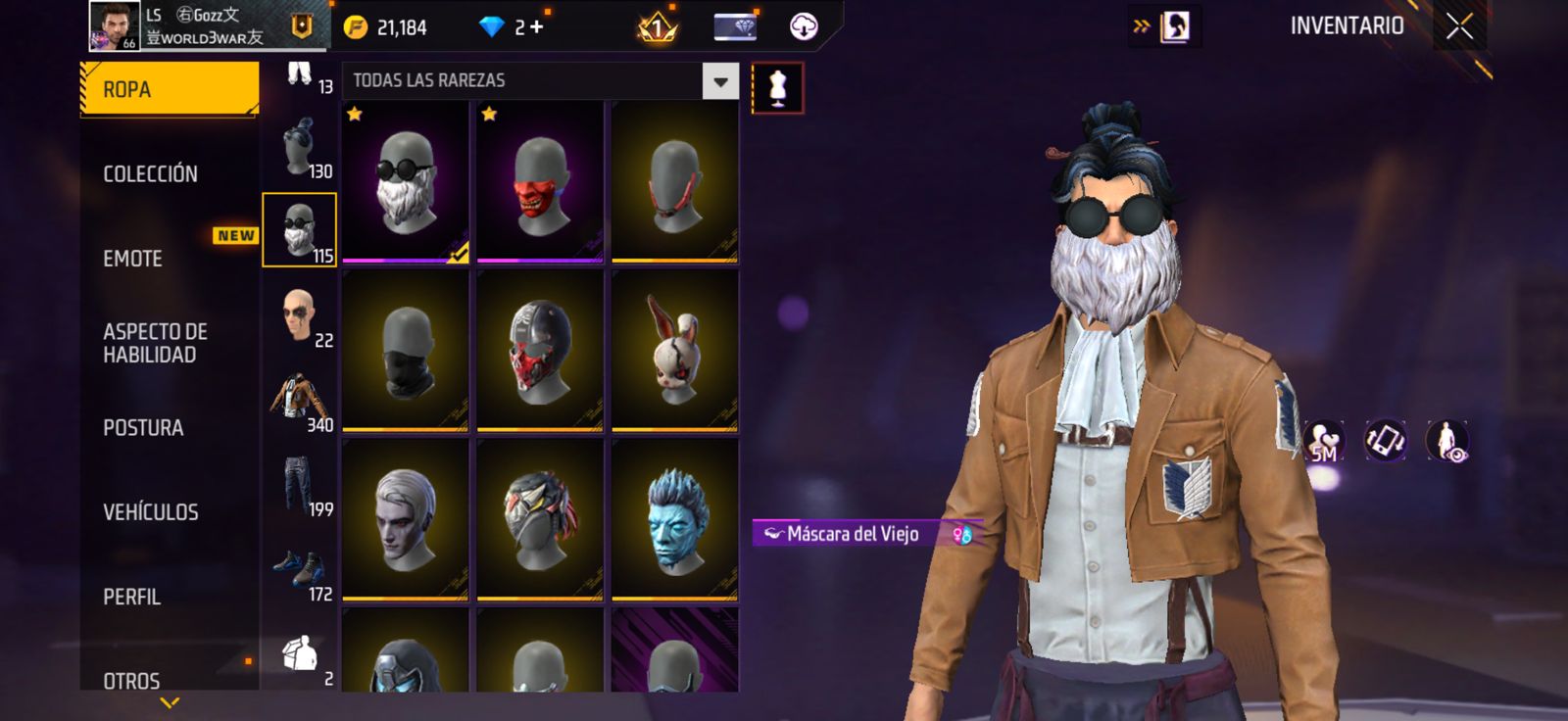Select the Ropa menu entry
Screen dimensions: 1568x721
point(169,89)
